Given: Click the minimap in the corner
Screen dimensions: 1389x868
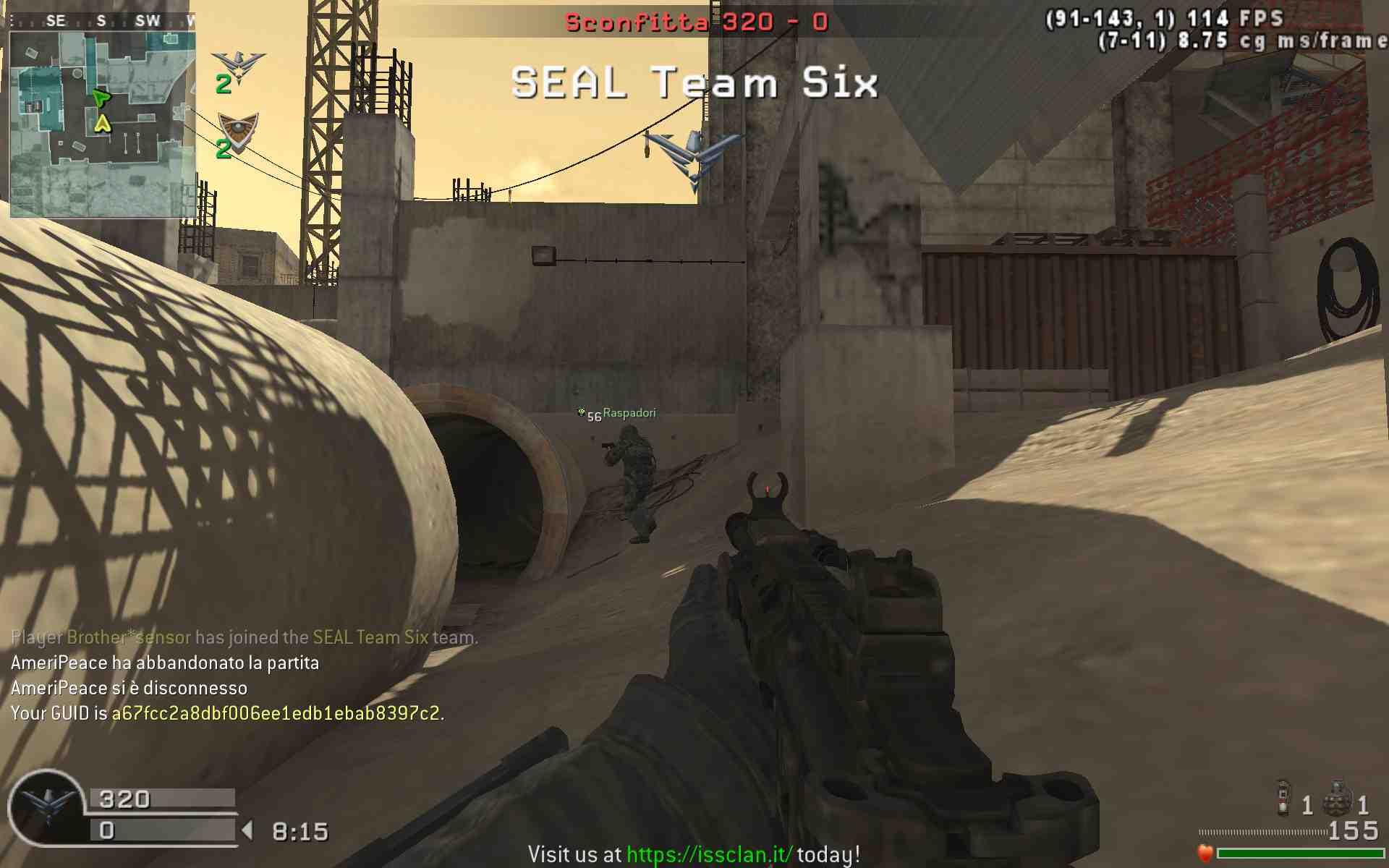Looking at the screenshot, I should pyautogui.click(x=102, y=123).
